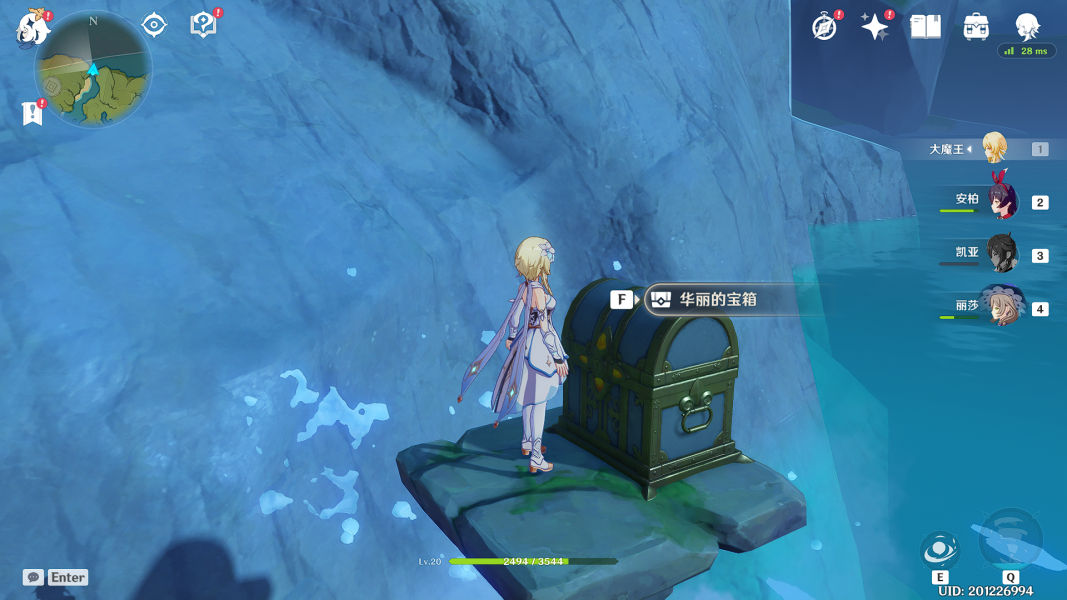Open the inventory backpack icon

[x=976, y=27]
